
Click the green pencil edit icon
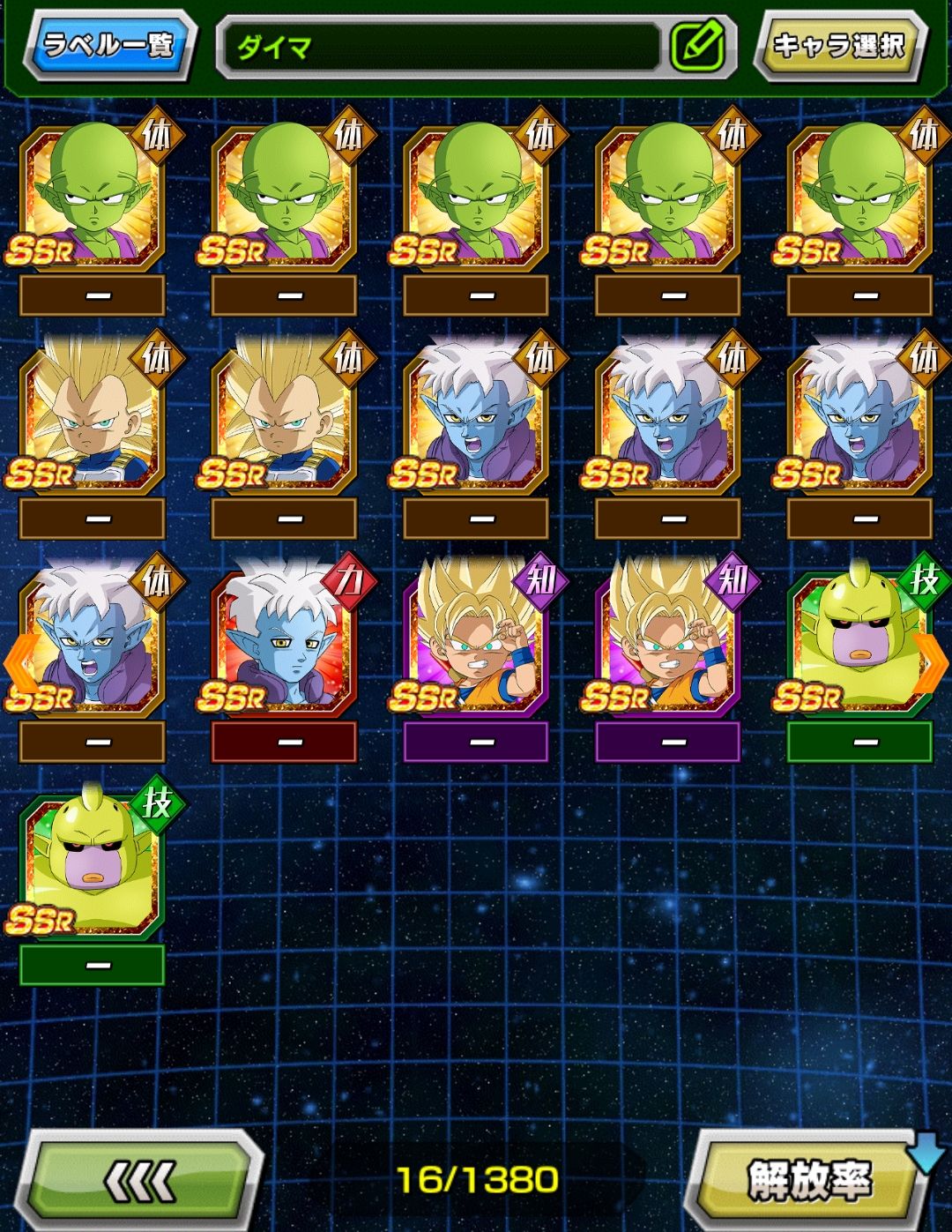pos(697,46)
